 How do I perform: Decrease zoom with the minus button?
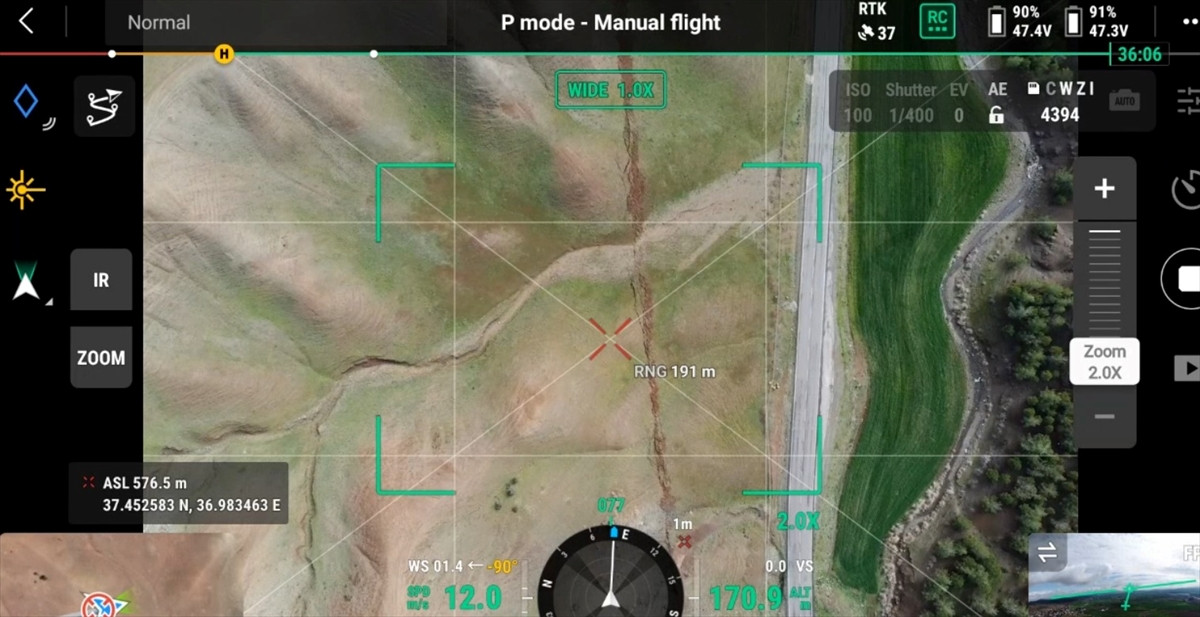(x=1104, y=417)
